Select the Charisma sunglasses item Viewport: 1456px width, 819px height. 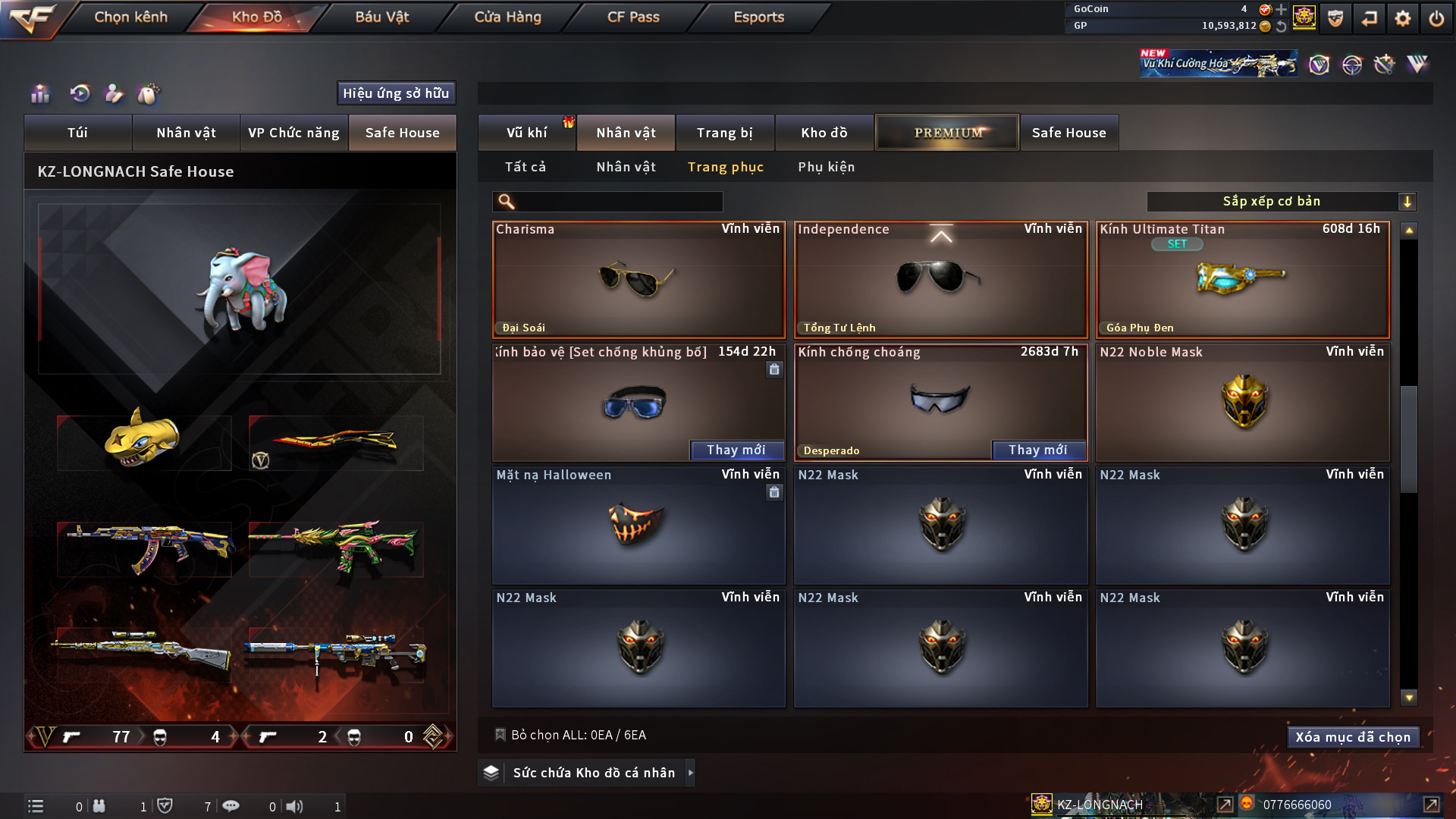pyautogui.click(x=638, y=280)
